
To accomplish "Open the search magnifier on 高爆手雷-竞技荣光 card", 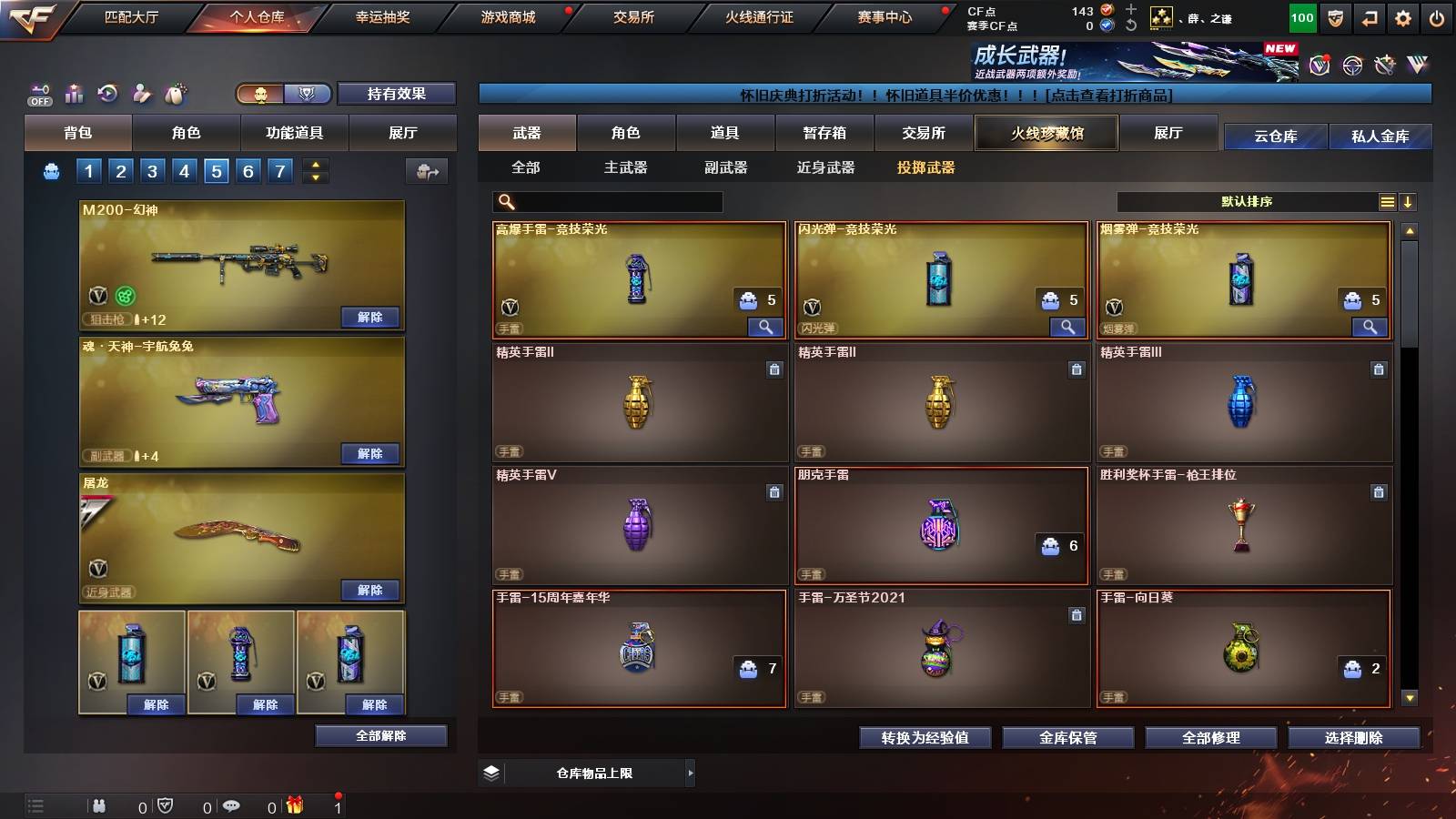I will (x=767, y=326).
